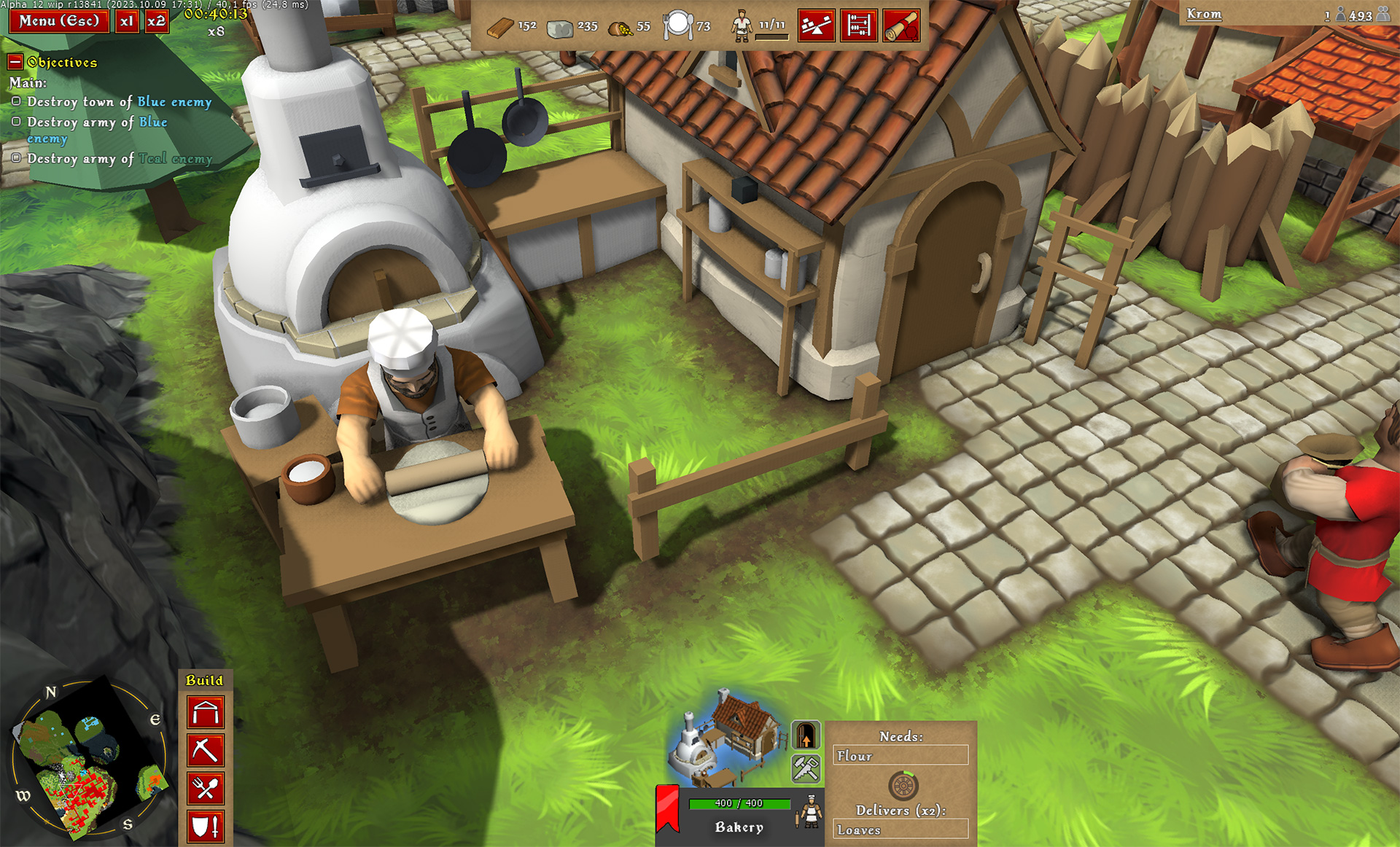Open the messages scroll icon
This screenshot has width=1400, height=847.
click(x=901, y=24)
